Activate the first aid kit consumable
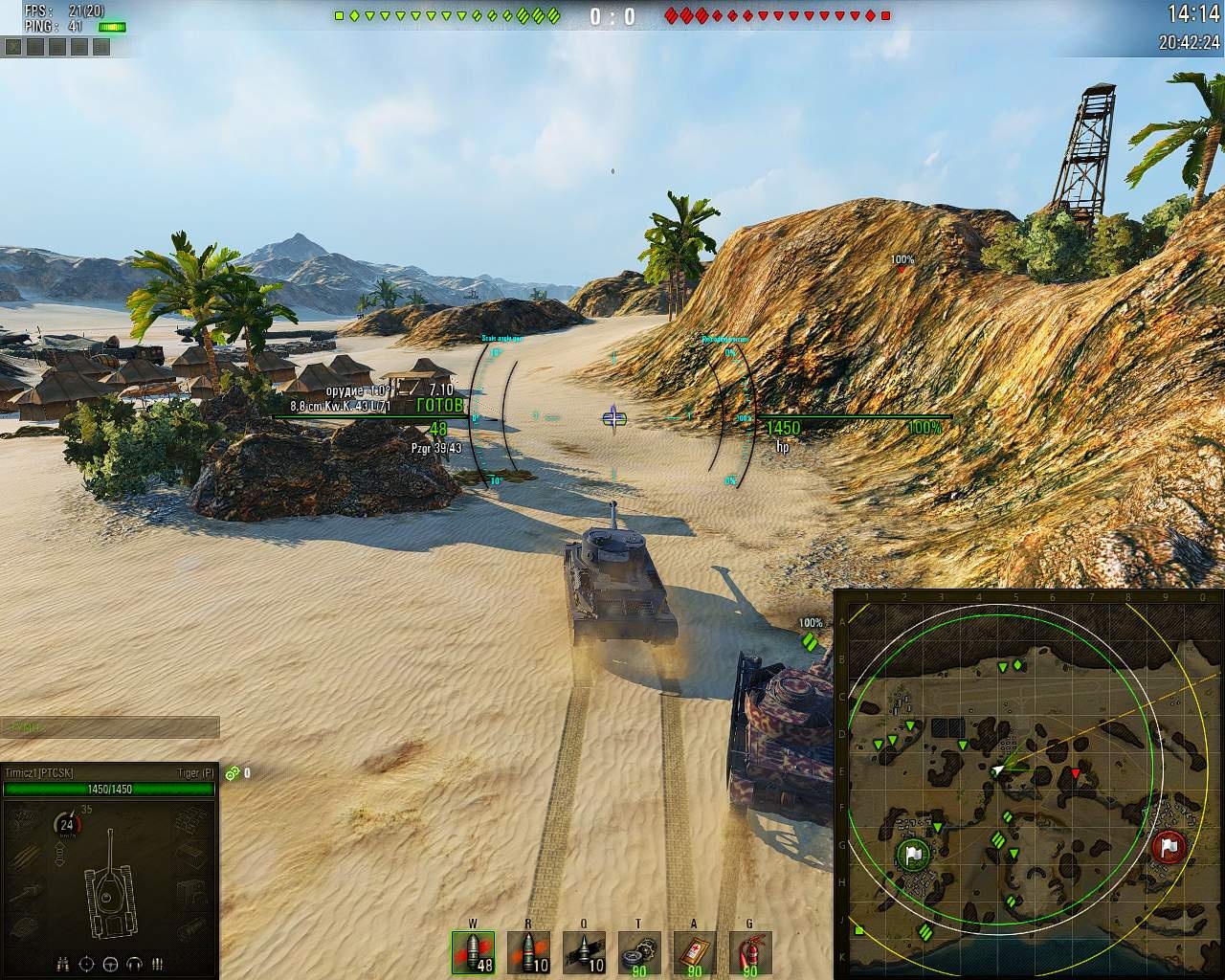1225x980 pixels. [x=694, y=952]
